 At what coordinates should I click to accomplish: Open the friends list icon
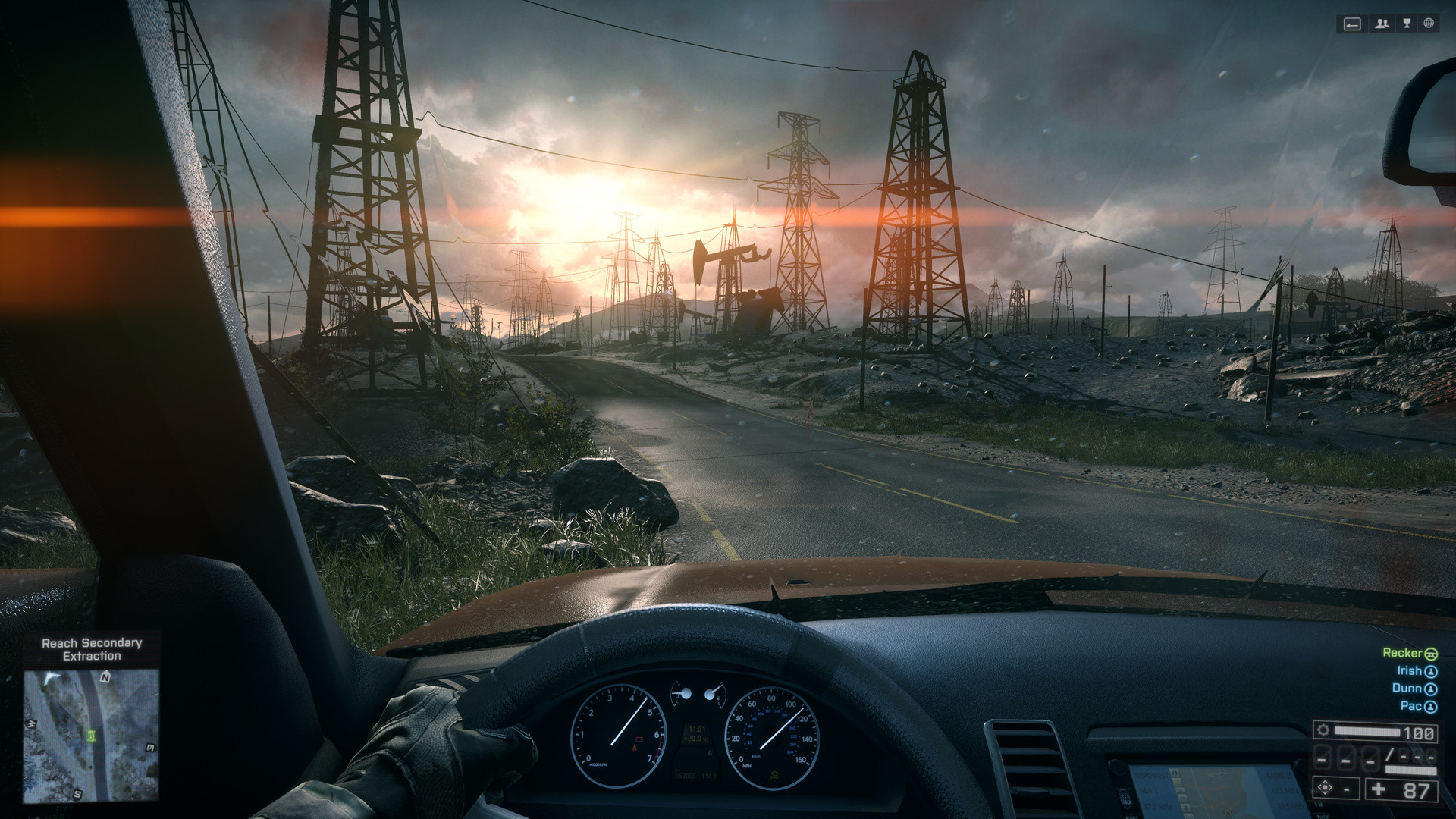(x=1382, y=24)
